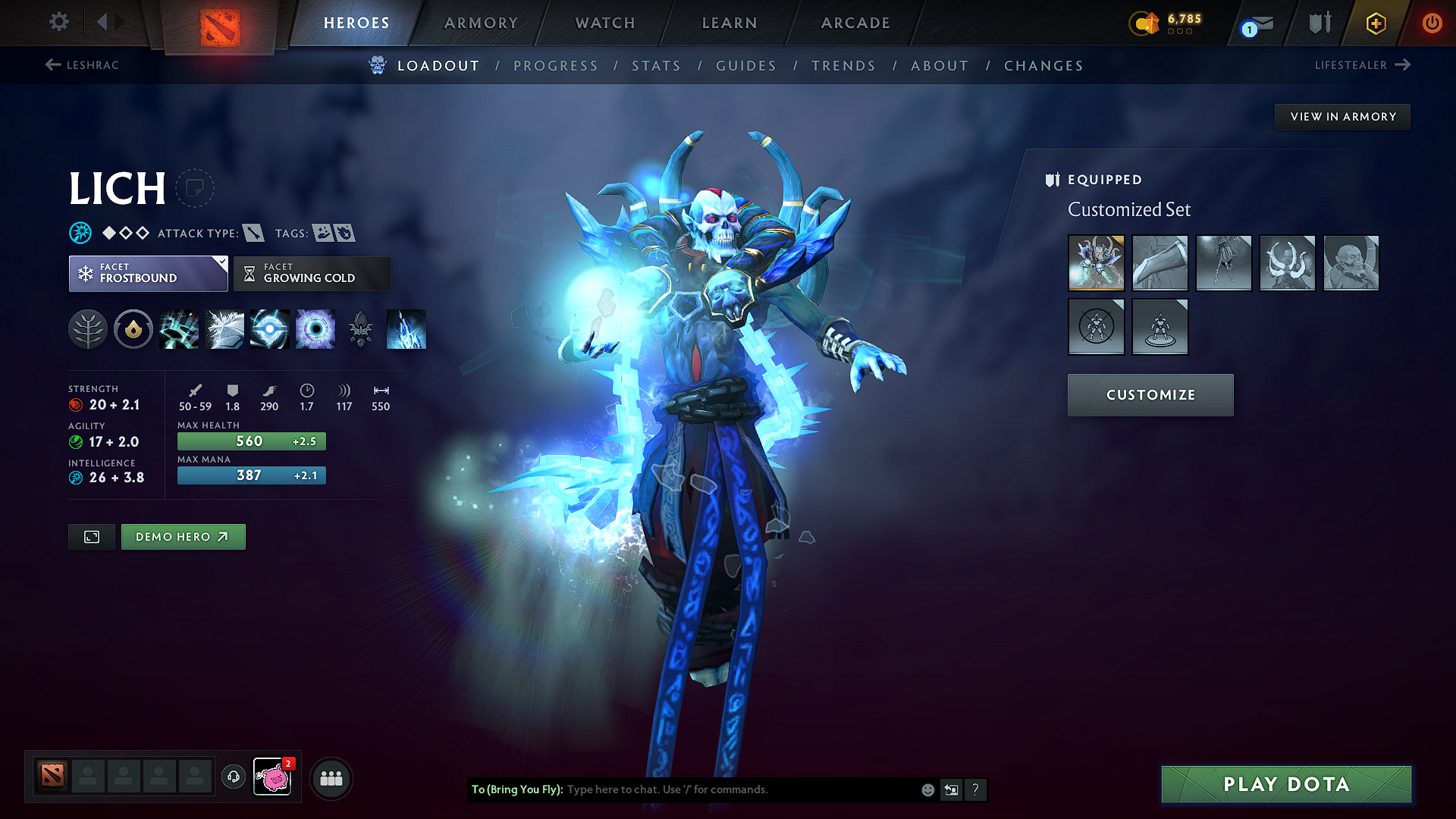This screenshot has width=1456, height=819.
Task: Open the hero portrait frame selector circle
Action: (196, 187)
